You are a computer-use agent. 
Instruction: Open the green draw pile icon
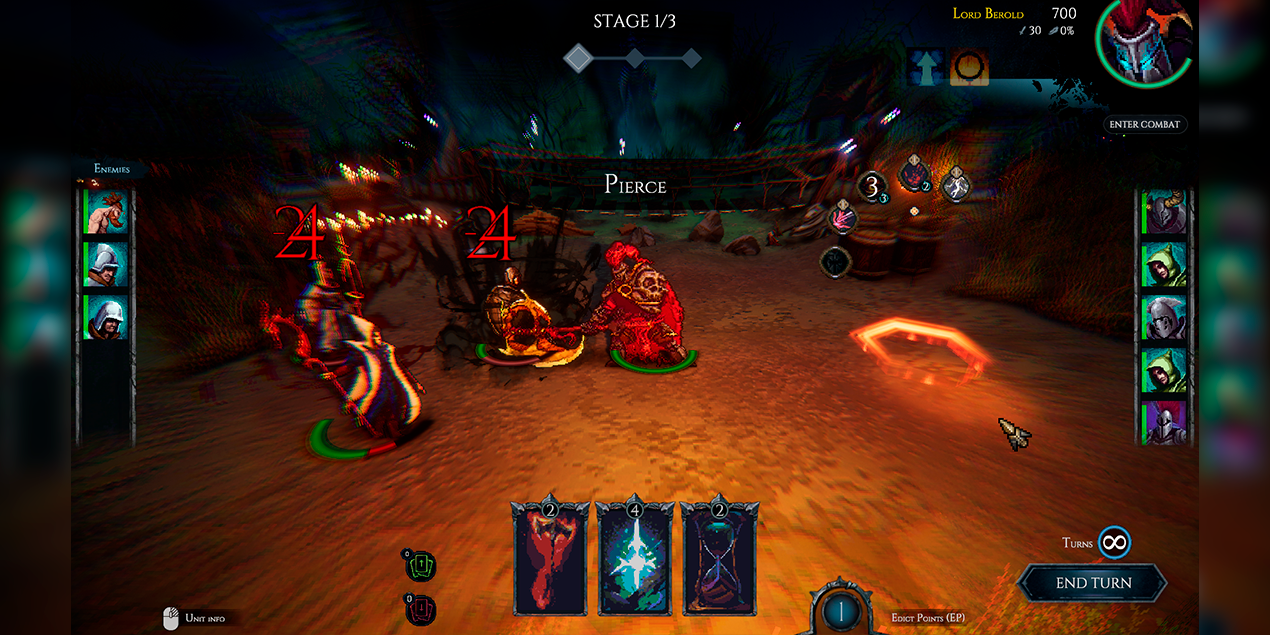420,567
